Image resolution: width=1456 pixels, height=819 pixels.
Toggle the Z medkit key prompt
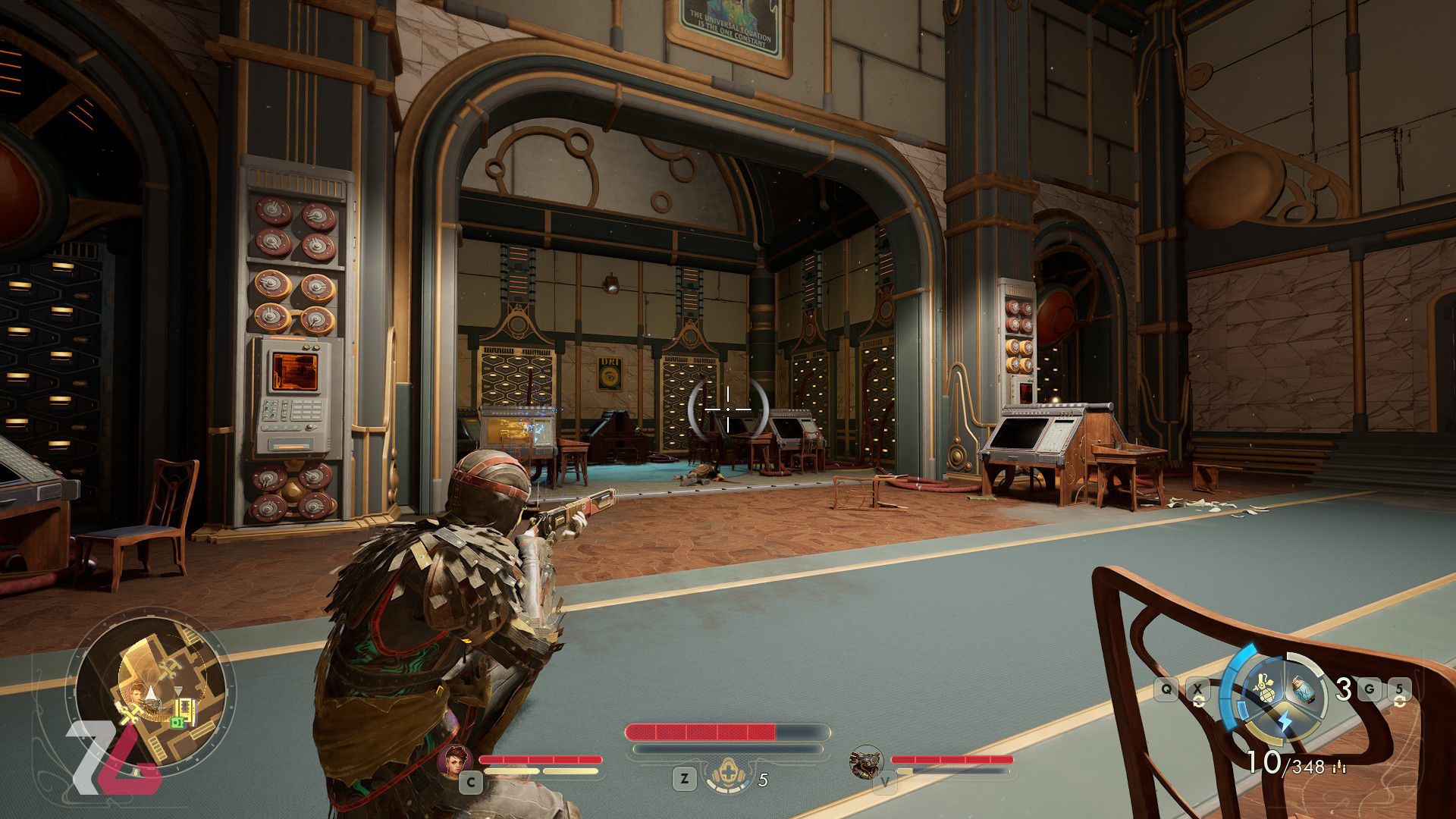click(x=684, y=778)
